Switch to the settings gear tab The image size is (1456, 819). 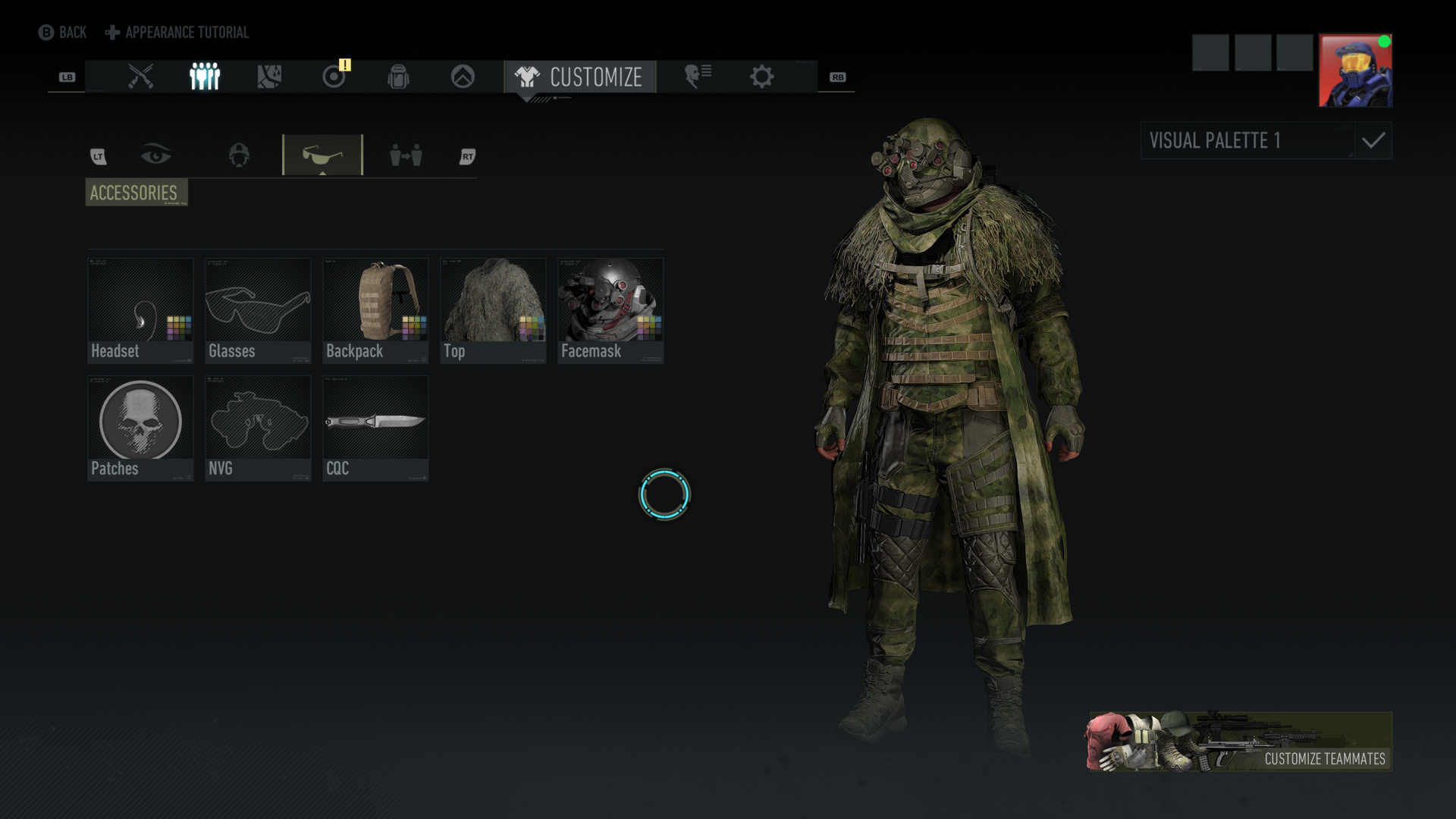click(761, 77)
